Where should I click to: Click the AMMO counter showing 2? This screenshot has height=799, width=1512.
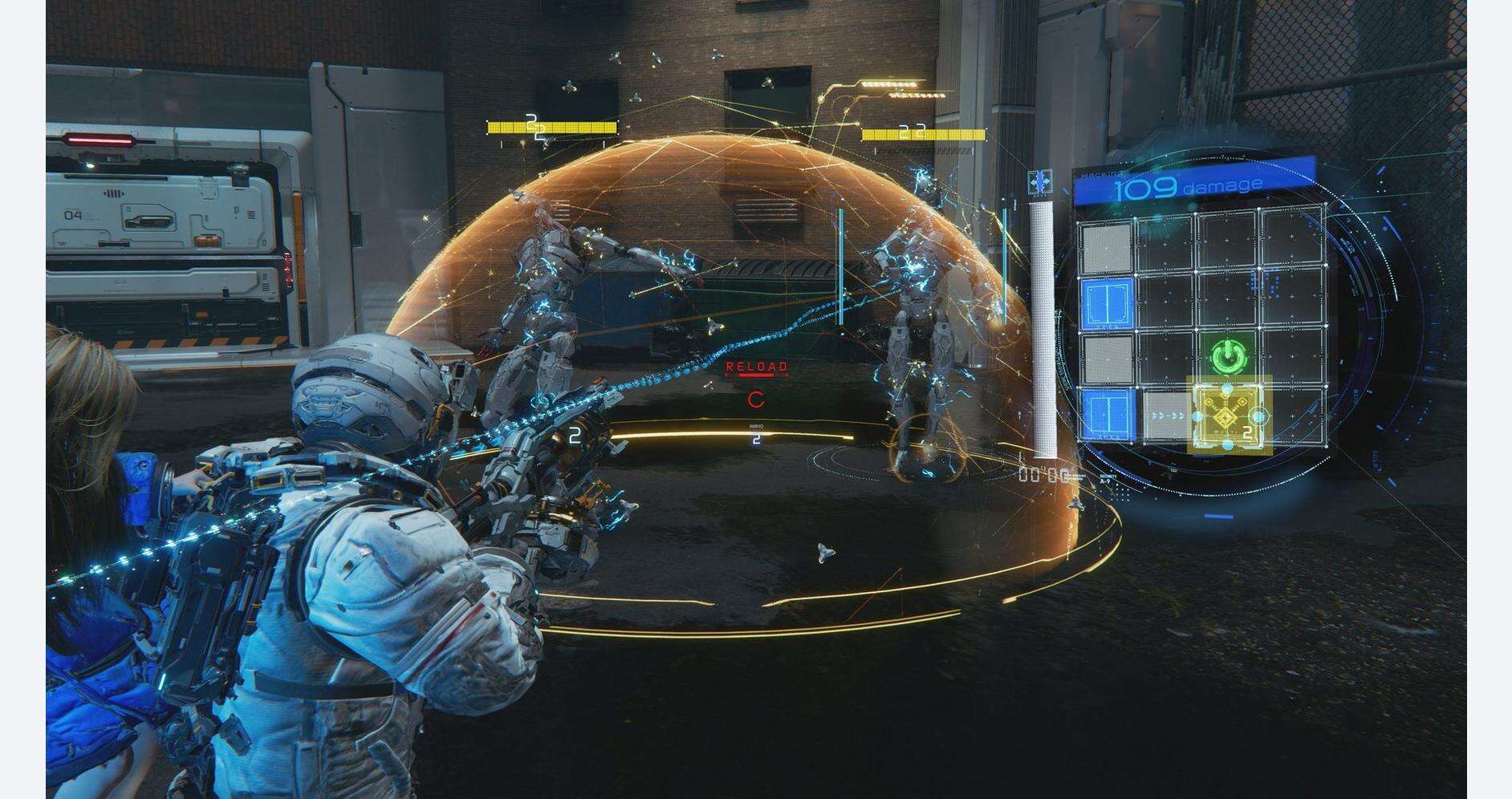pos(756,440)
